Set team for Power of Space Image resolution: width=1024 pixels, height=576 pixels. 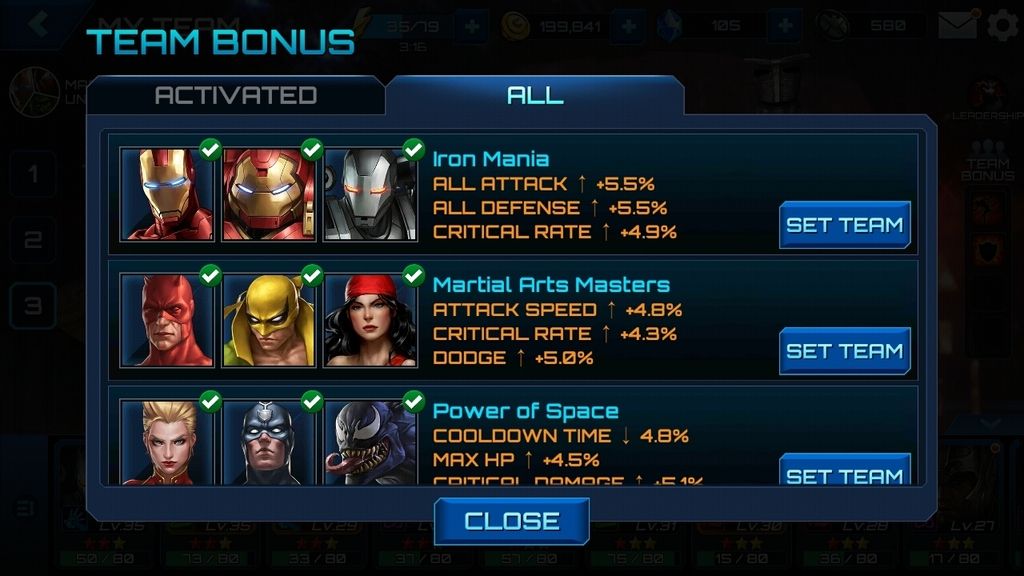click(845, 473)
